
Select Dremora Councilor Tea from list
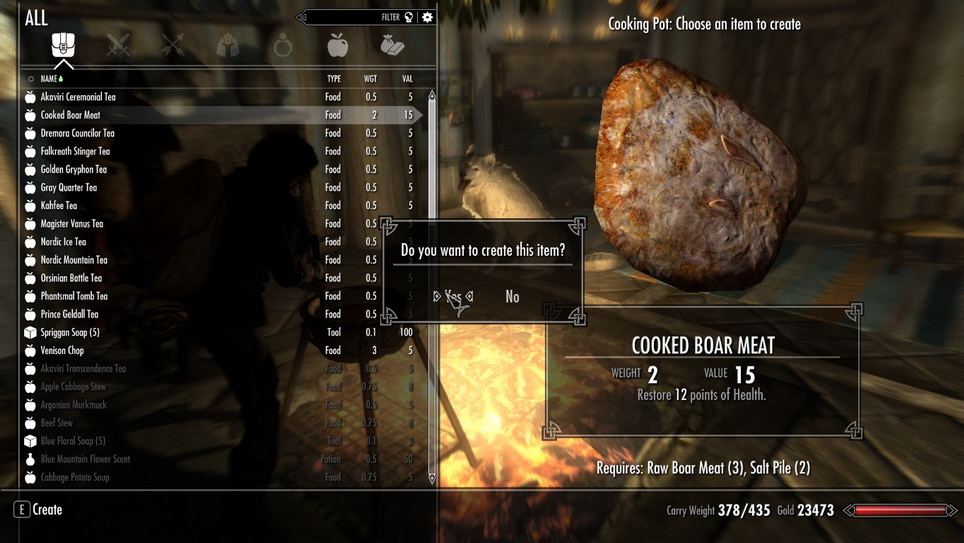(77, 133)
